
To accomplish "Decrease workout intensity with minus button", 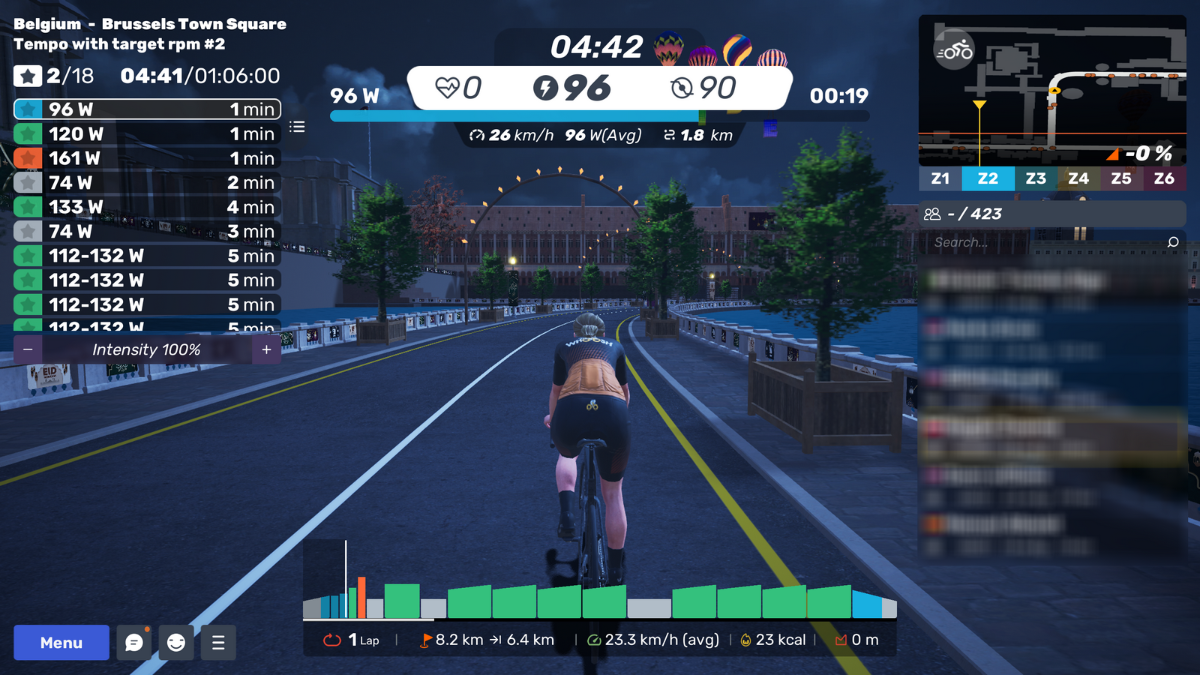I will coord(27,349).
